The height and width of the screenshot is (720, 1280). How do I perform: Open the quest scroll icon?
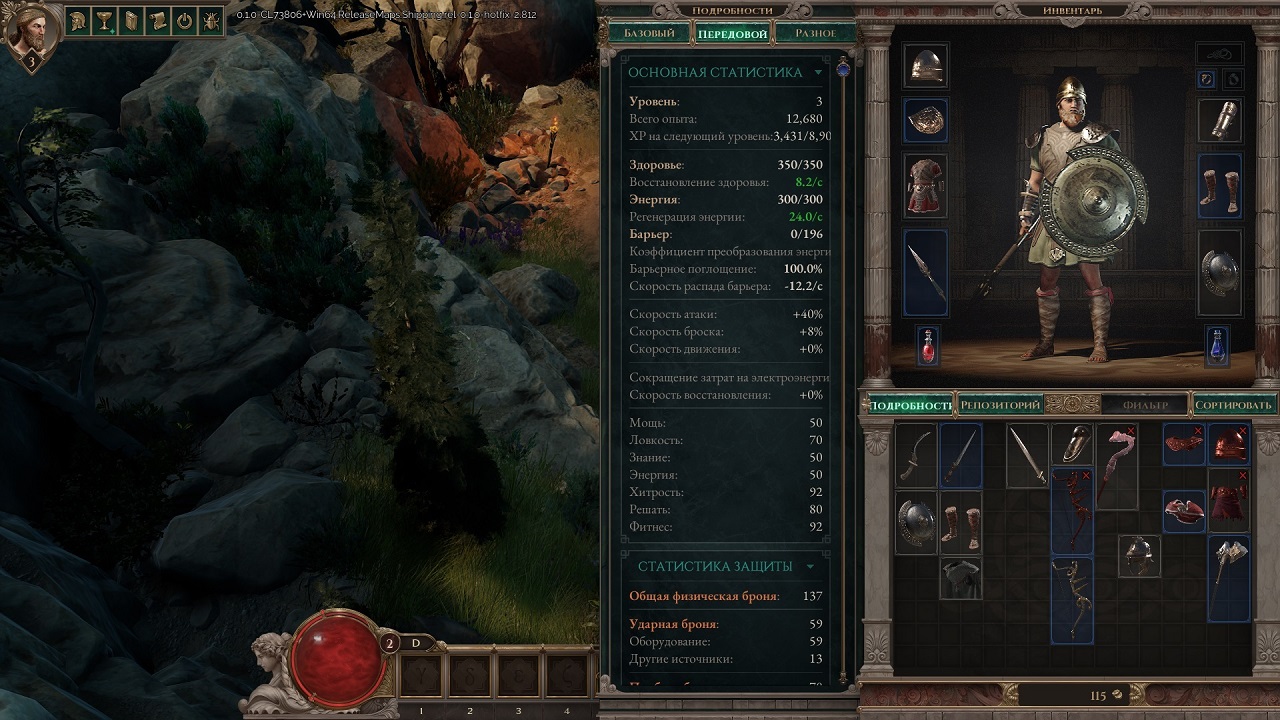[158, 23]
